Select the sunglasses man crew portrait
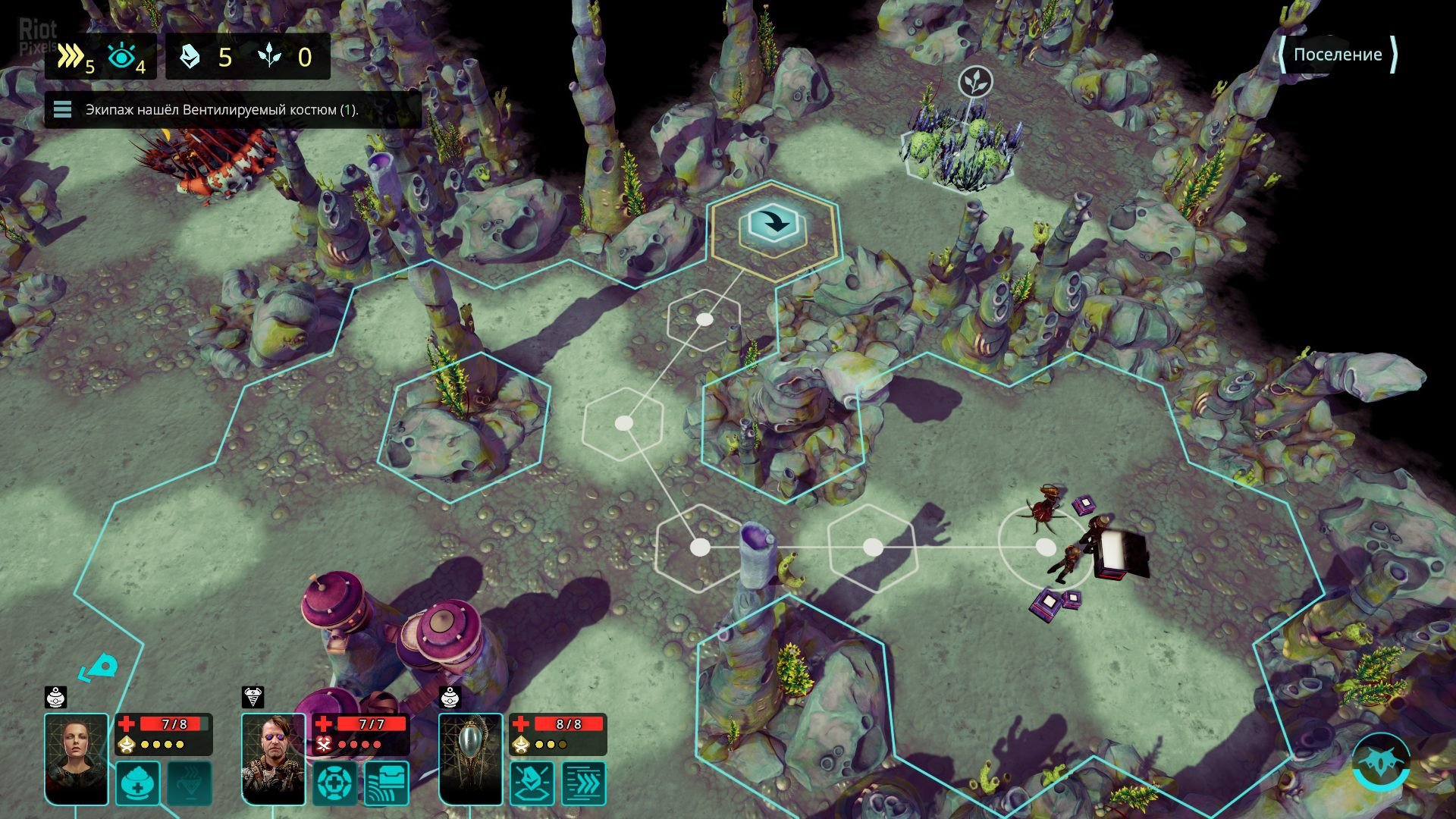This screenshot has width=1456, height=819. click(x=274, y=758)
